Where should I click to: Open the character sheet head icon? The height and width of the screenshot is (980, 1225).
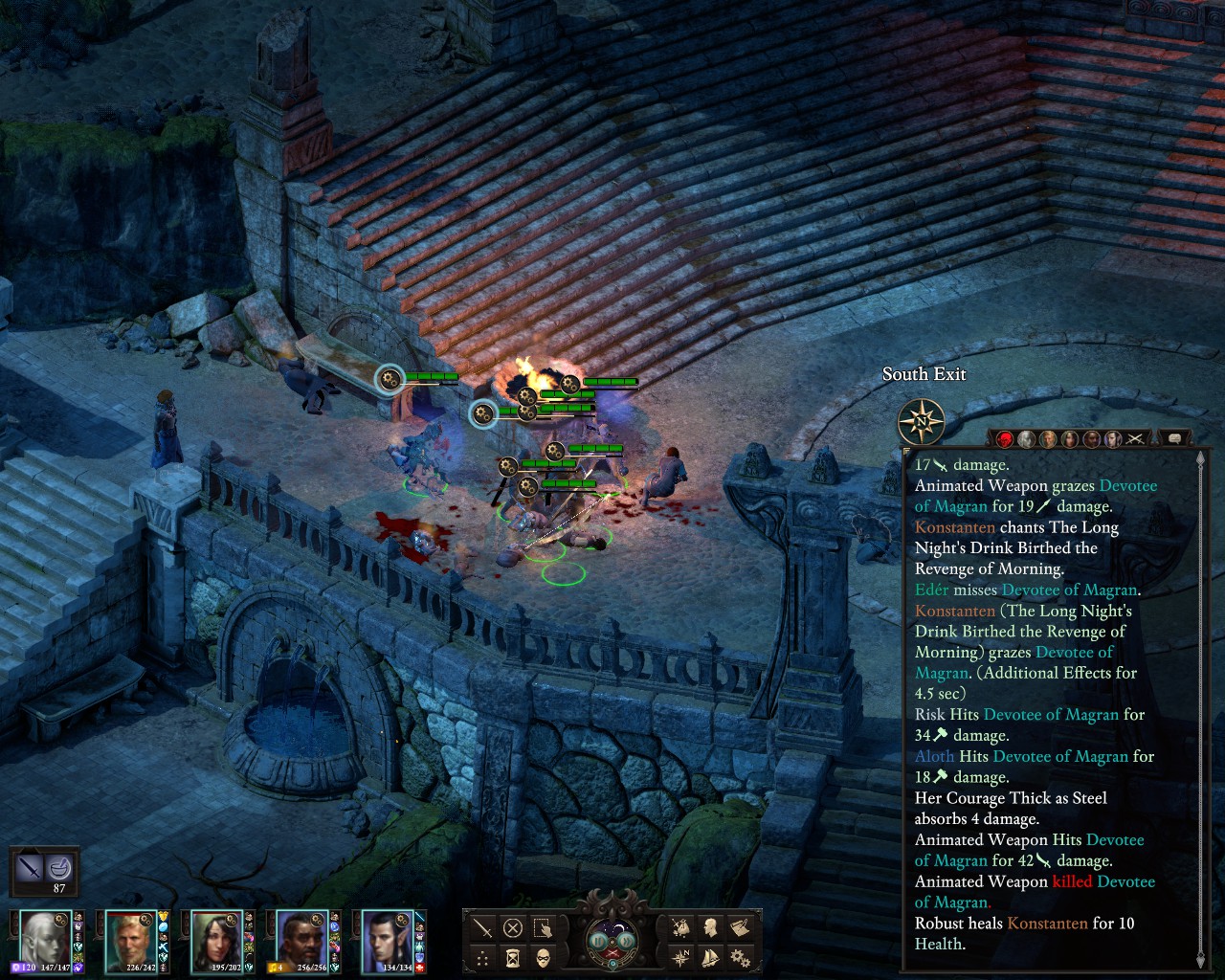(x=710, y=927)
